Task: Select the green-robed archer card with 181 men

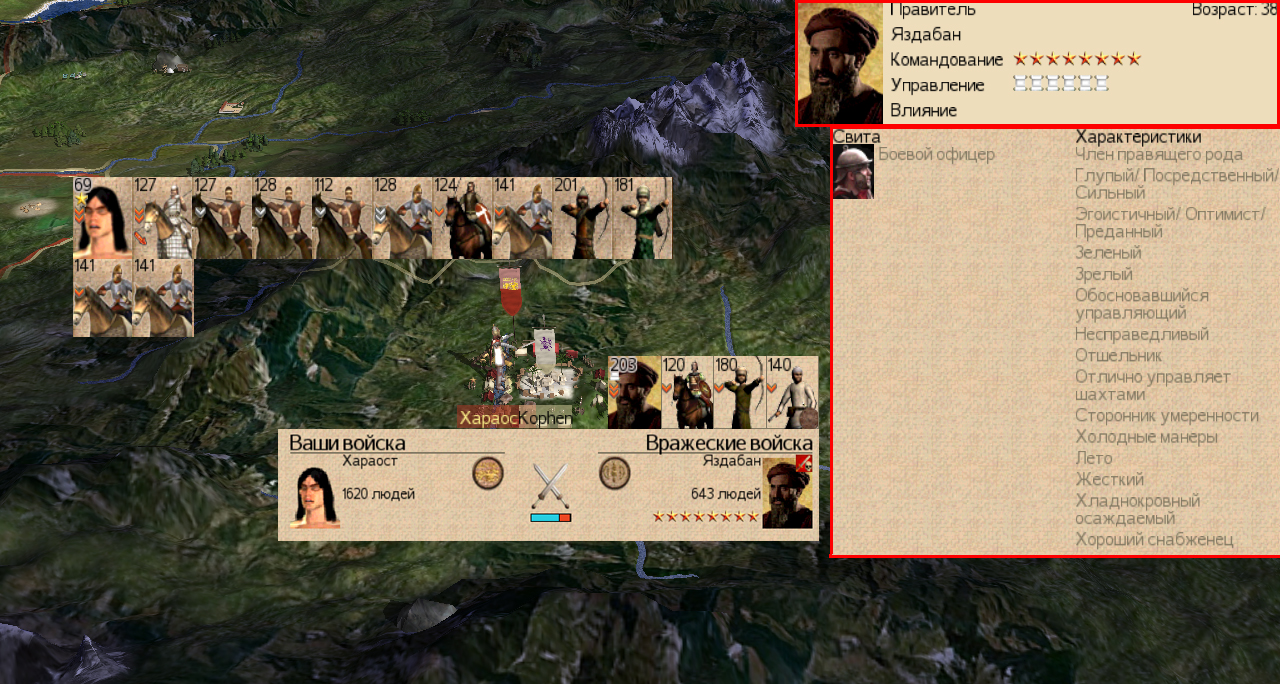Action: pos(642,218)
